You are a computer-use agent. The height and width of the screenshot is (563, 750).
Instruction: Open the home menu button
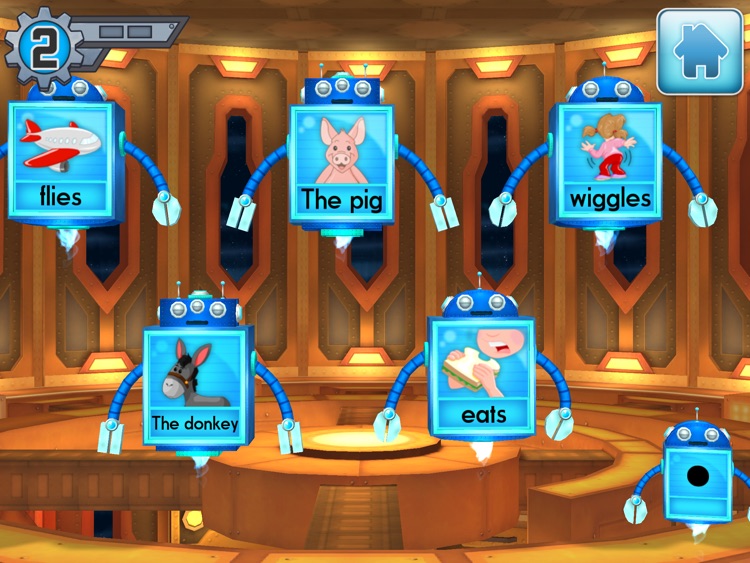(x=699, y=52)
